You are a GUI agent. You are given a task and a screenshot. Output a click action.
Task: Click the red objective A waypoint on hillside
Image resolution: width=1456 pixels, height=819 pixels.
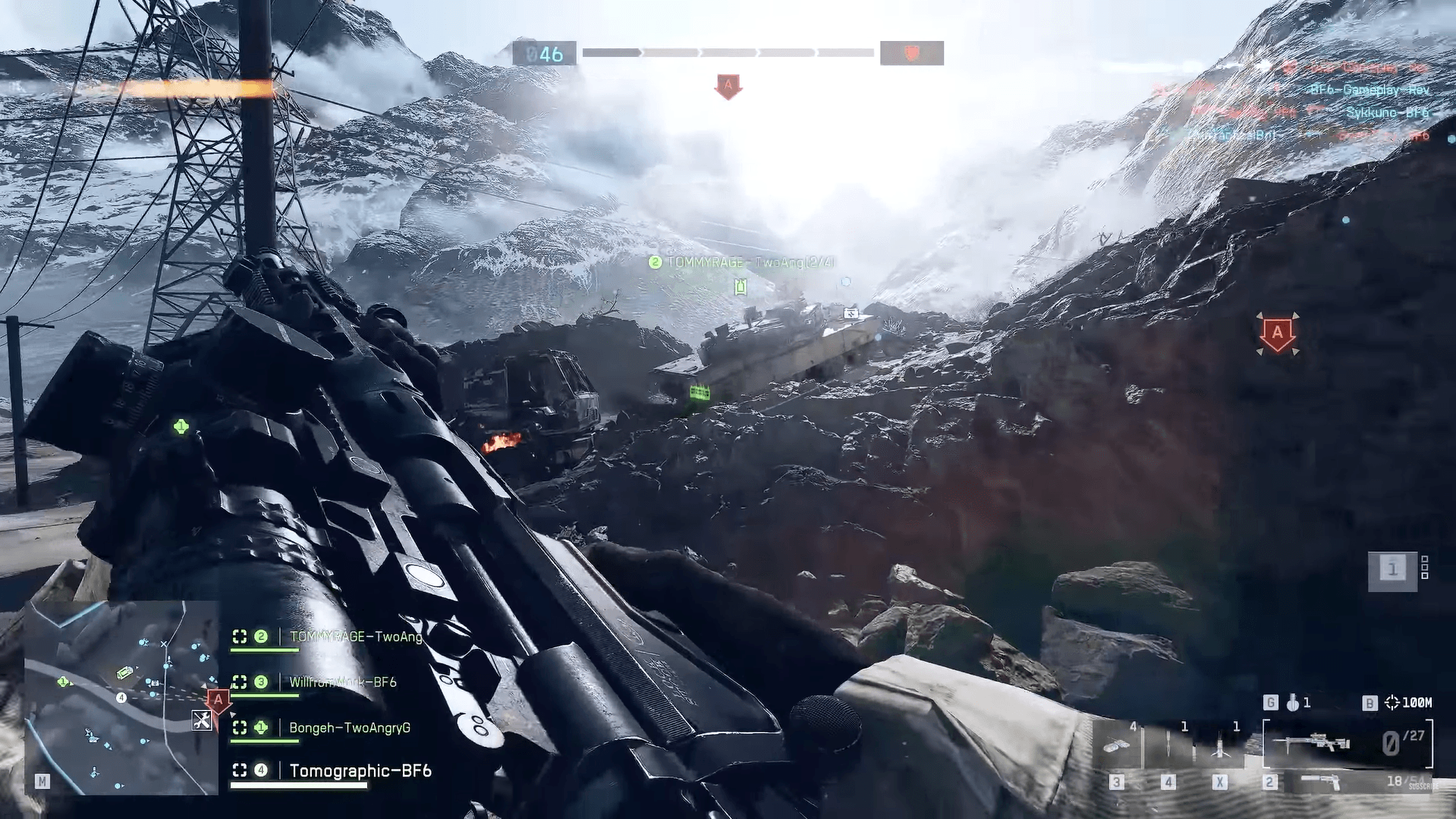click(1278, 334)
